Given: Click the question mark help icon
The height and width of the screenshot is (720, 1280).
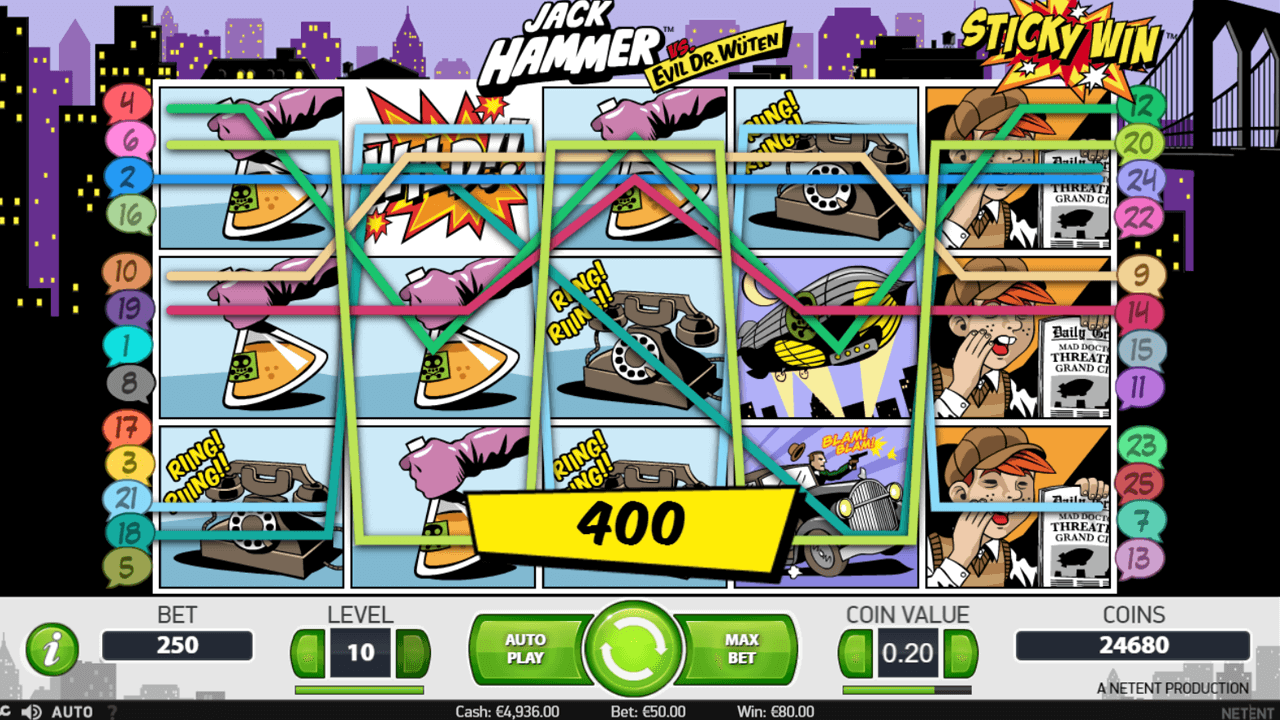Looking at the screenshot, I should [113, 710].
